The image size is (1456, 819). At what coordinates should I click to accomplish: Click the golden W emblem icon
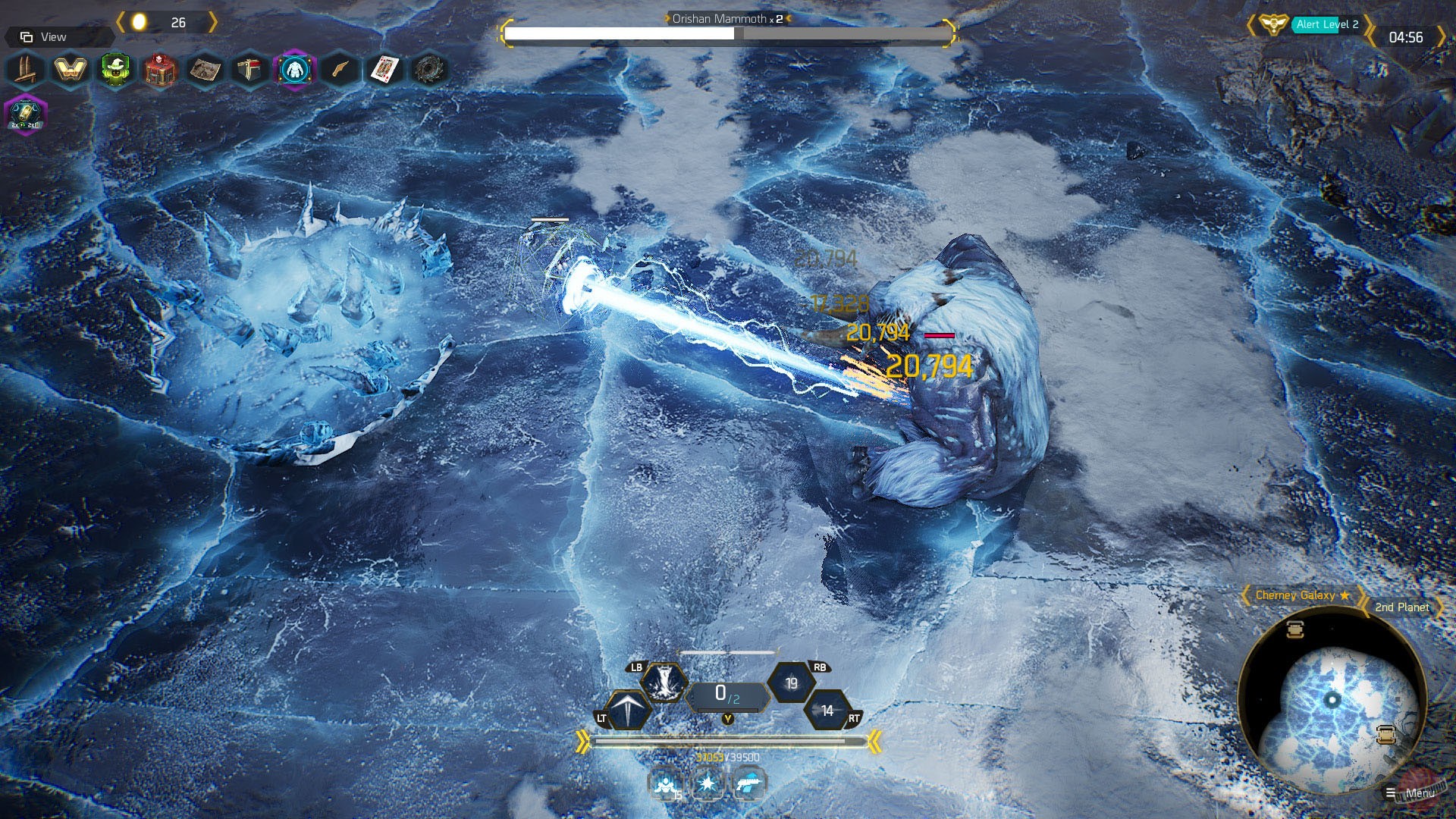click(70, 70)
